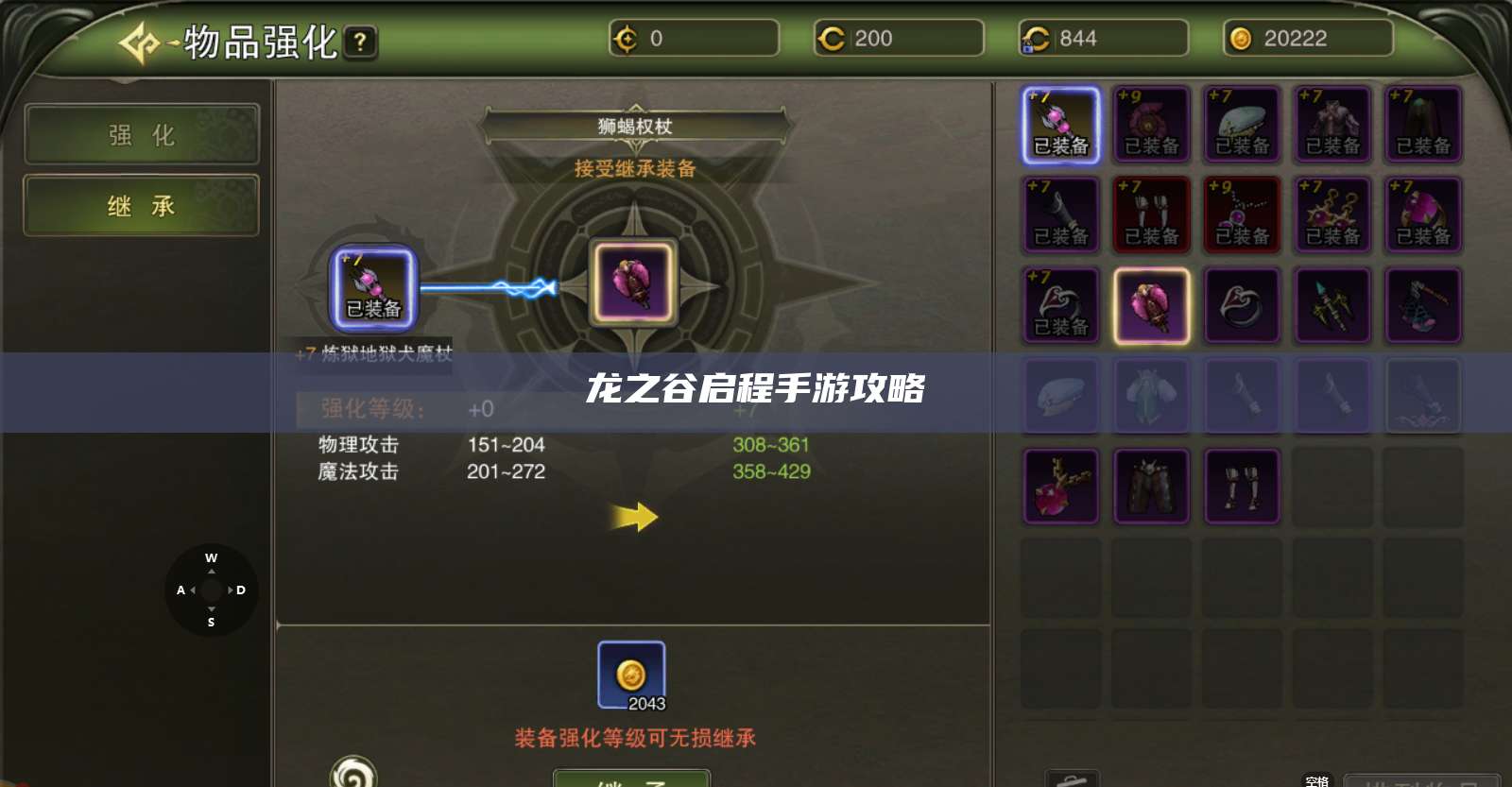
Task: Click the 空格 label at bottom right
Action: (x=1315, y=780)
